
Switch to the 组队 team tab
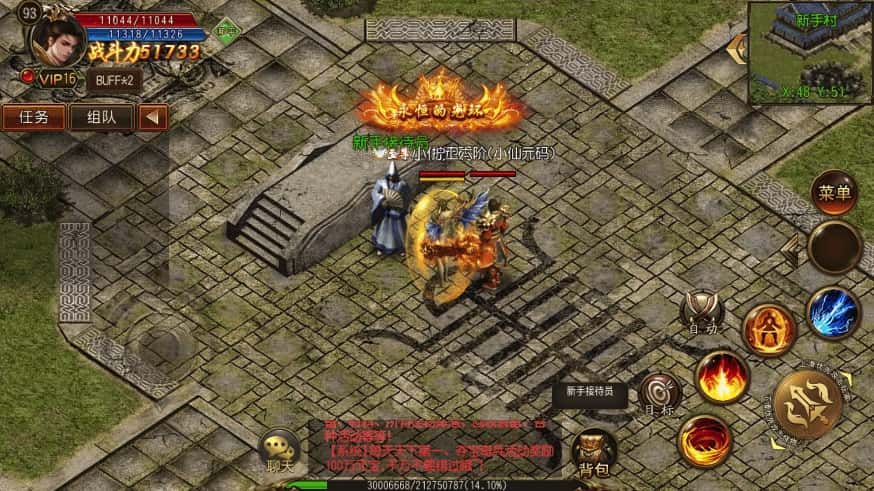click(101, 117)
